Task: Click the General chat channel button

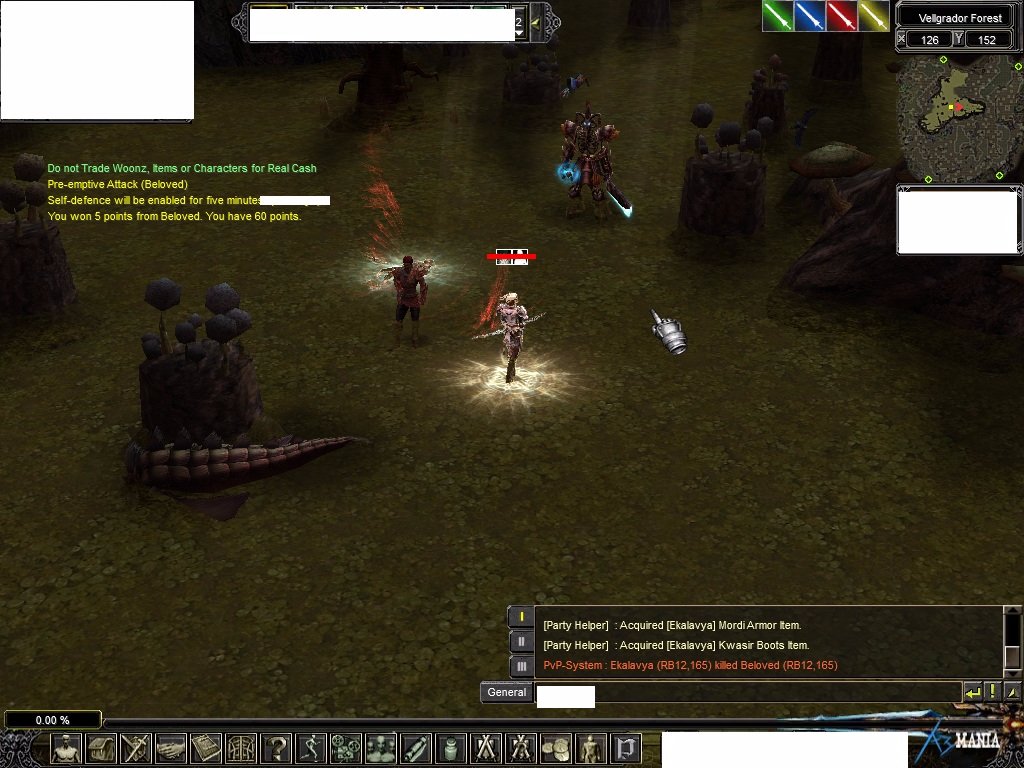Action: [x=506, y=692]
